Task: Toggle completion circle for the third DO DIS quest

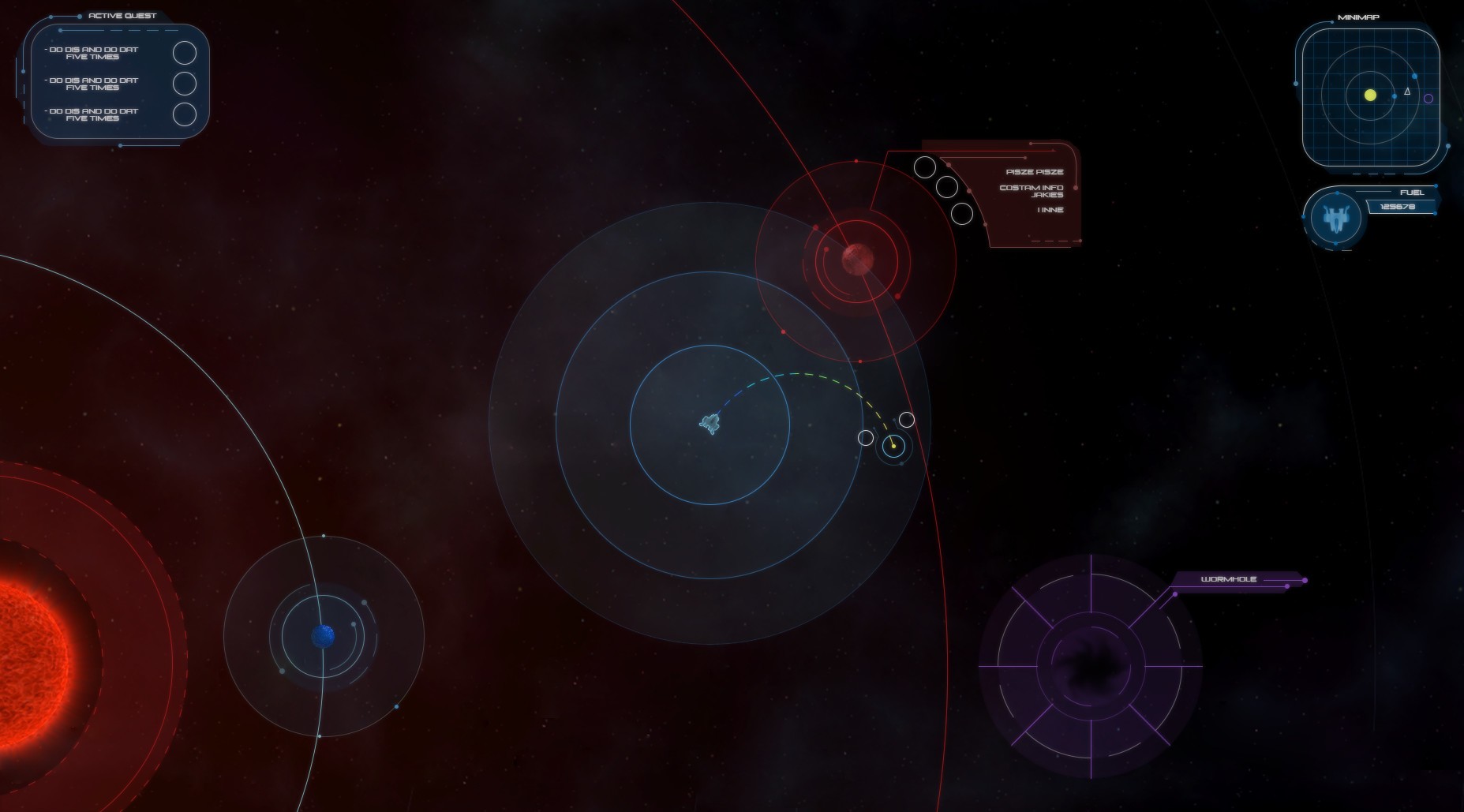Action: click(x=186, y=115)
